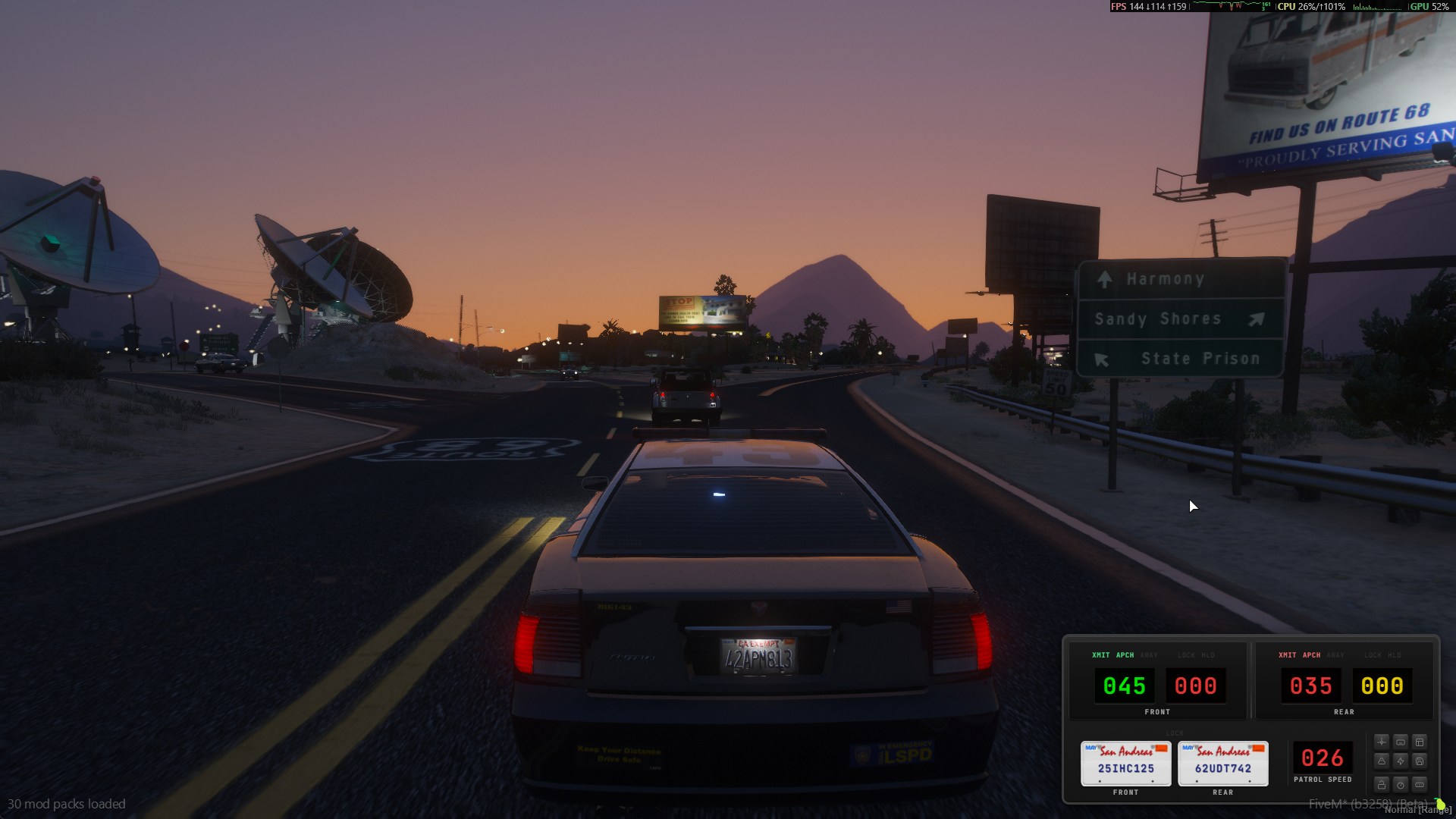This screenshot has height=819, width=1456.
Task: Click the warning triangle icon on radar panel
Action: click(x=1382, y=761)
